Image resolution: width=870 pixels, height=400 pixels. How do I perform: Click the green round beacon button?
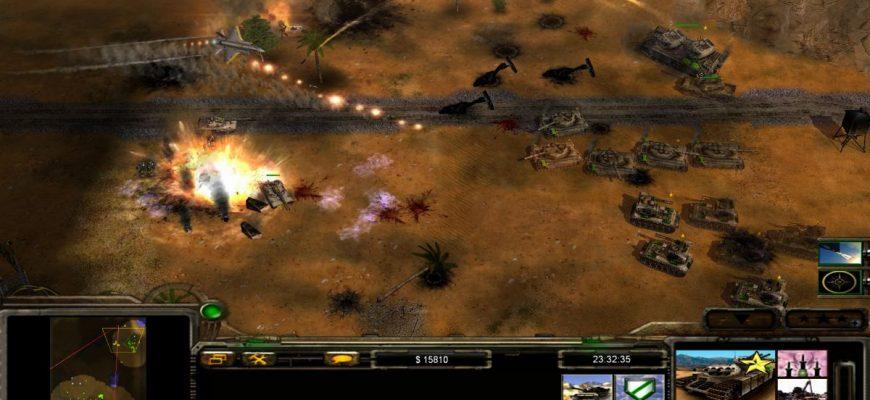point(212,311)
